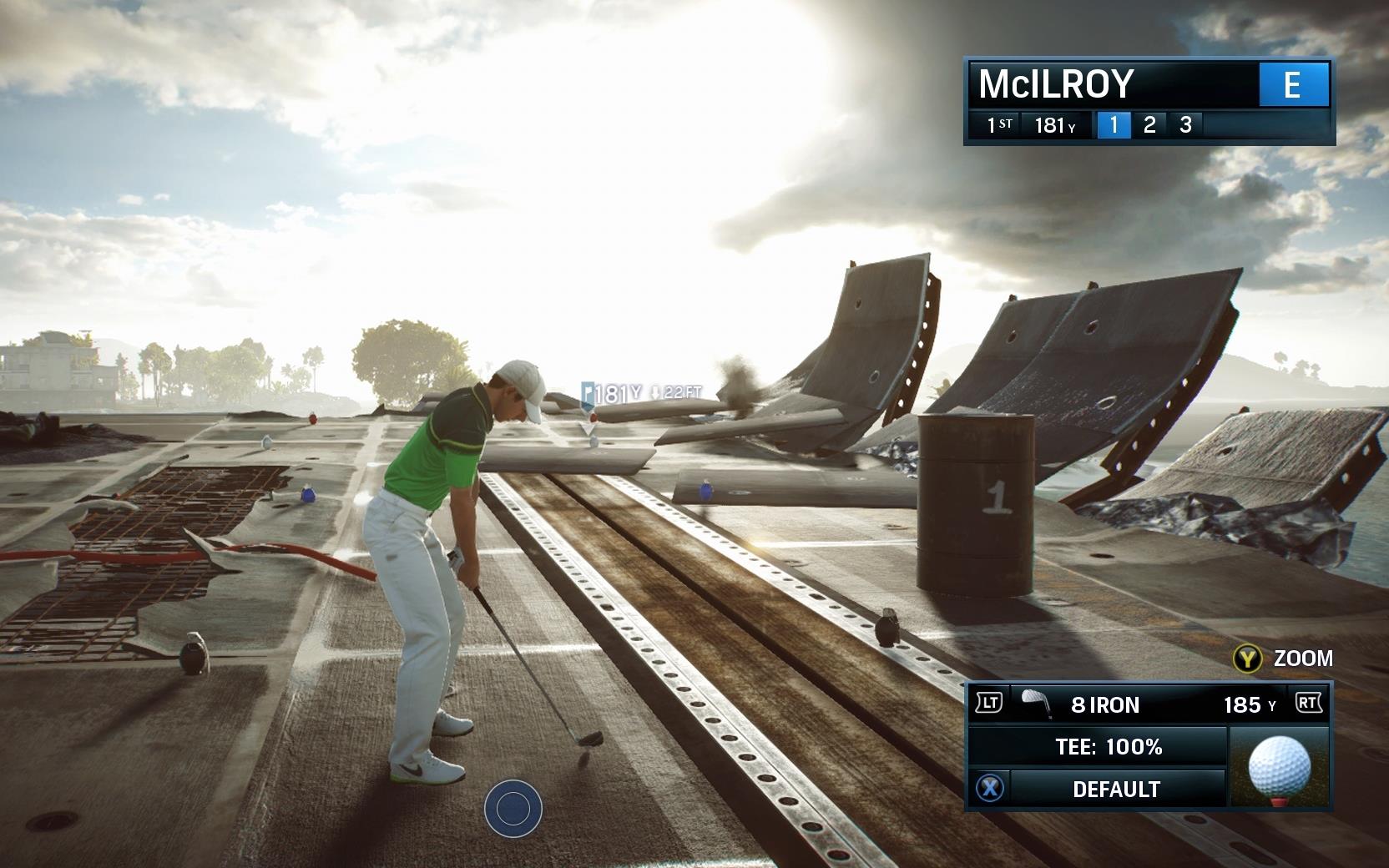This screenshot has width=1389, height=868.
Task: Click the golf ball on tee icon
Action: (1278, 767)
